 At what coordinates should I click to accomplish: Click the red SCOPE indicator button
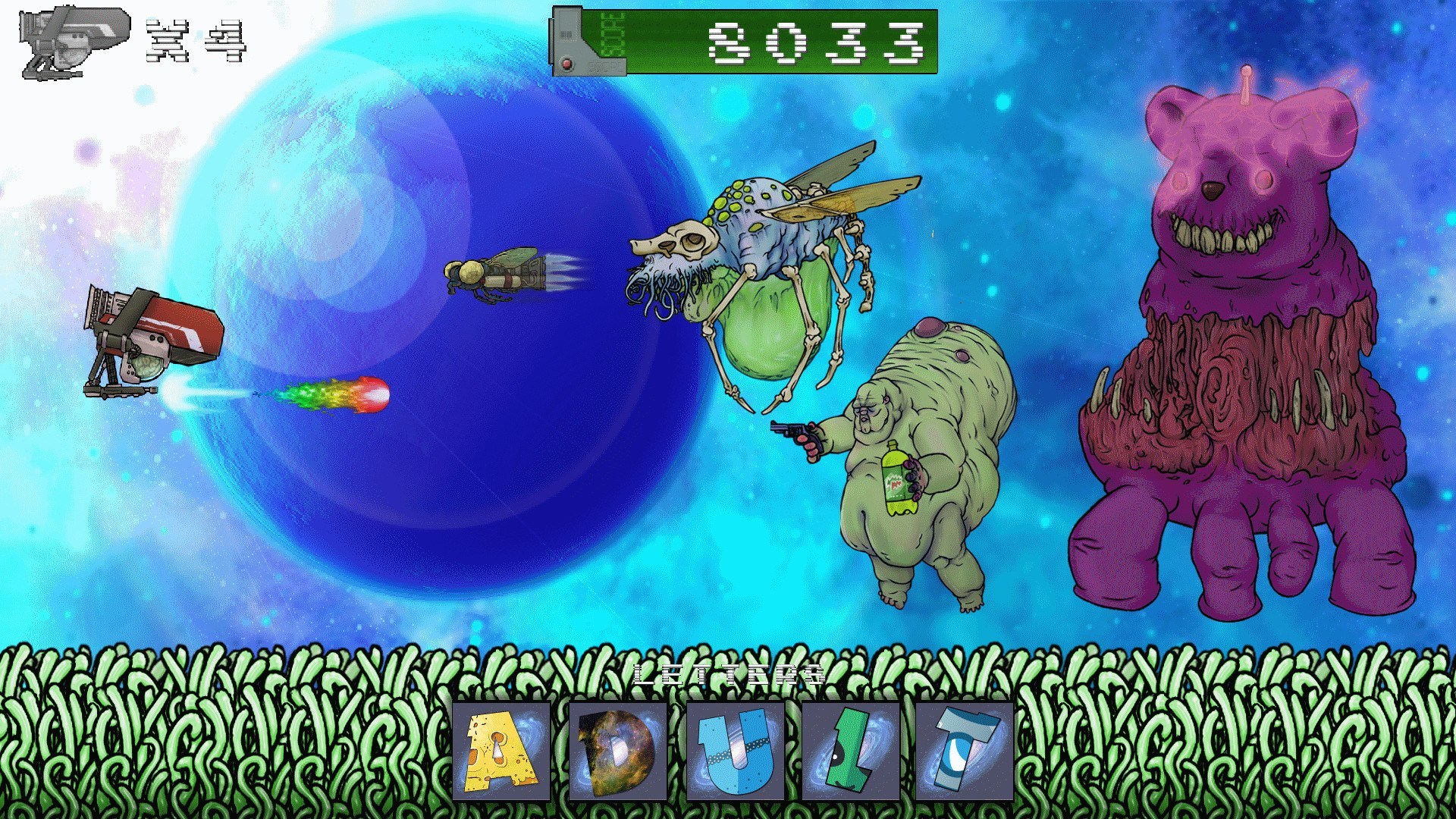pyautogui.click(x=566, y=65)
